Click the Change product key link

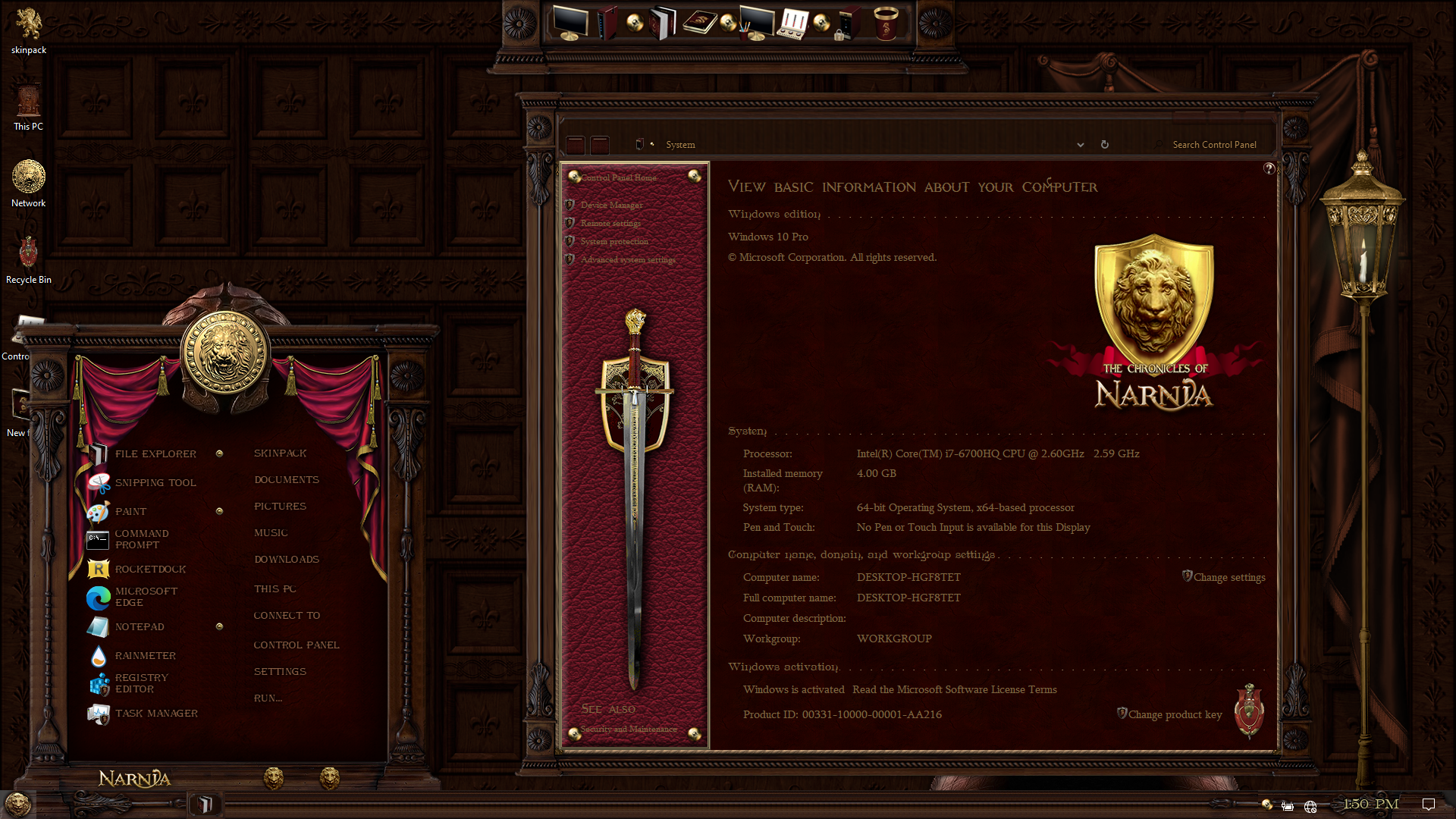pyautogui.click(x=1175, y=715)
